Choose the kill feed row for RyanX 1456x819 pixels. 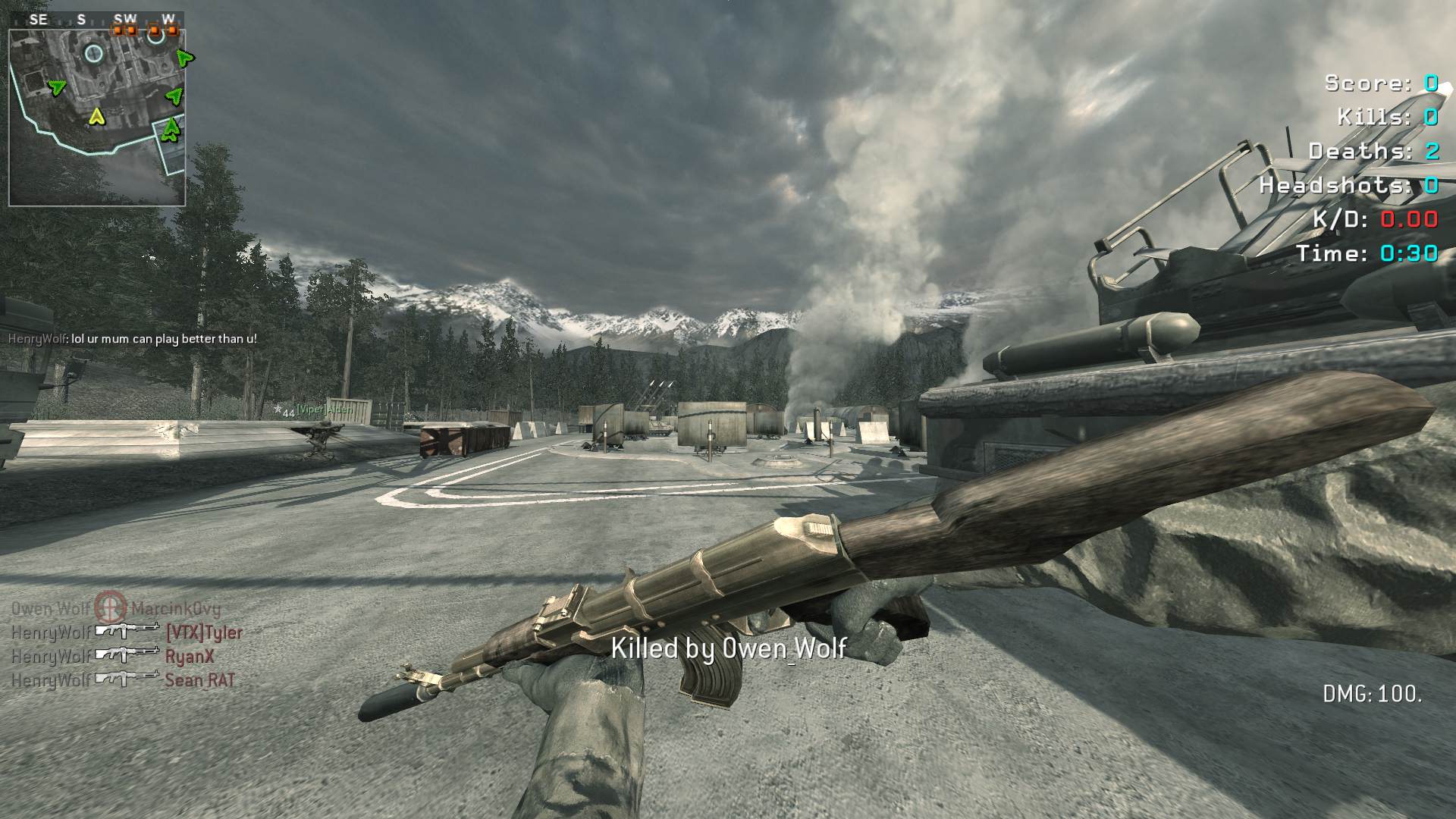click(x=113, y=656)
